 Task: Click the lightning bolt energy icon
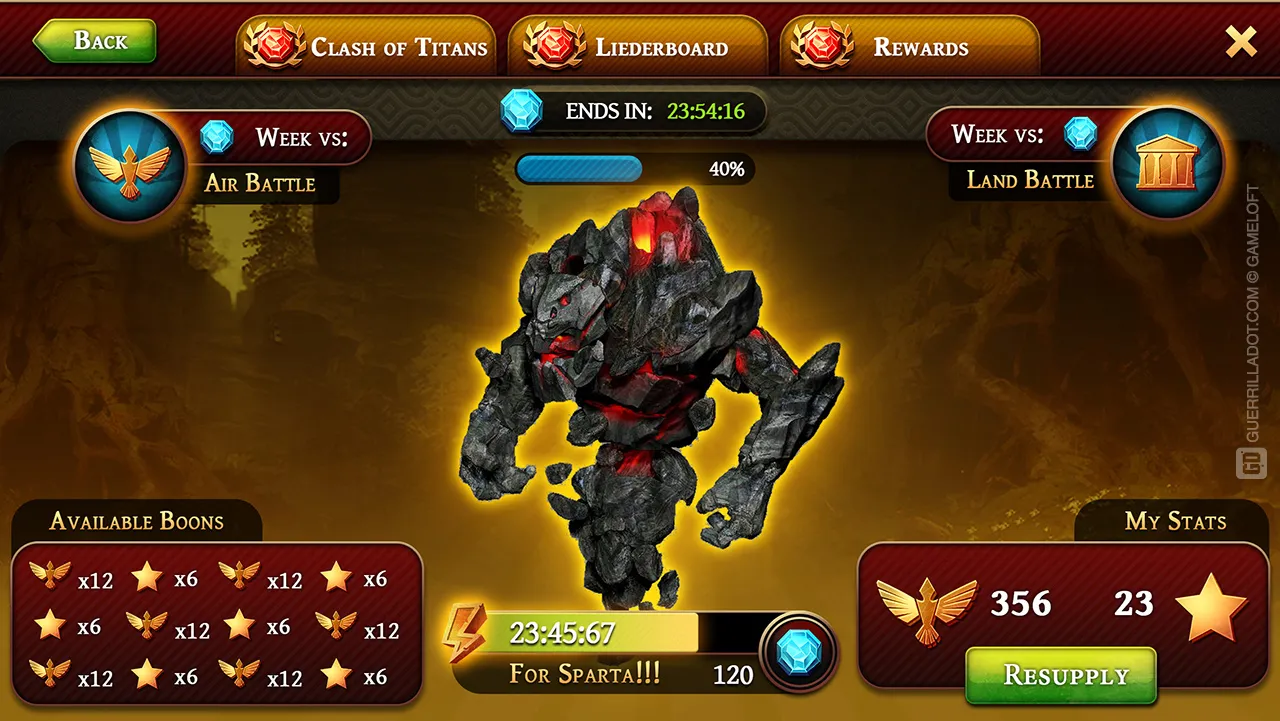[x=465, y=634]
